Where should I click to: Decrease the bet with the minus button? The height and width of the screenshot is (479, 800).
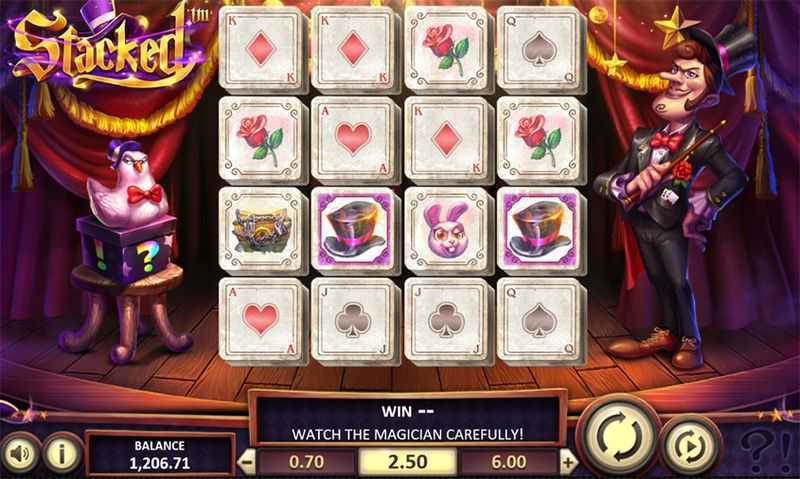click(248, 463)
